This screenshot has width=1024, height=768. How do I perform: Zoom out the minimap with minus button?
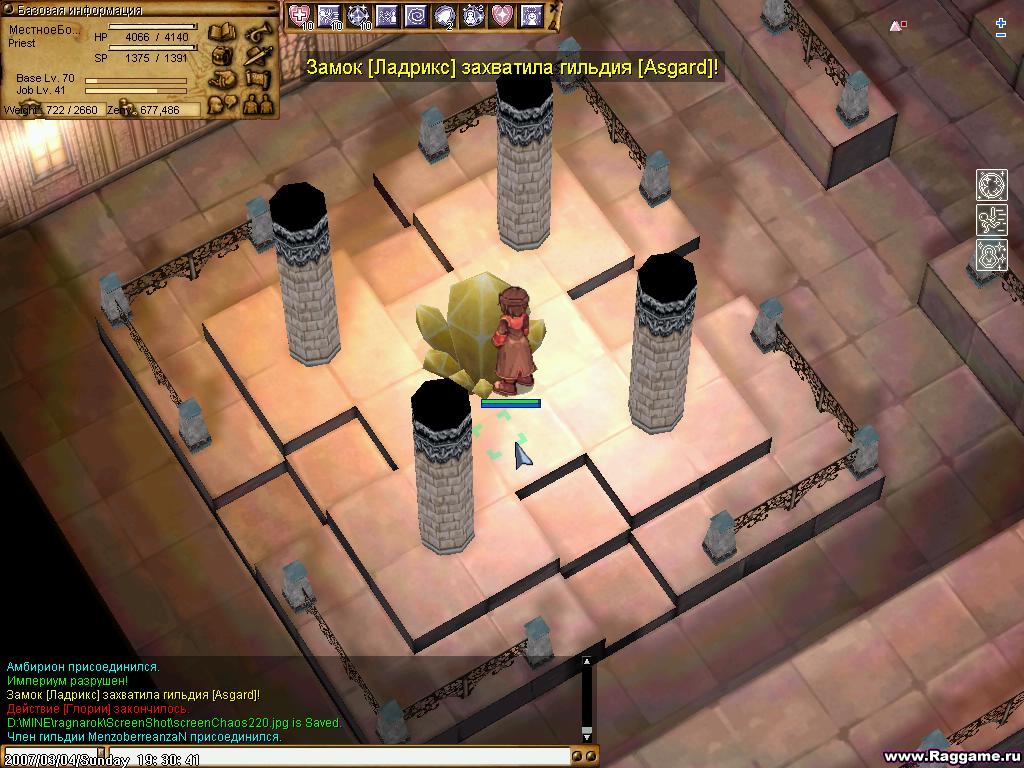point(1001,35)
